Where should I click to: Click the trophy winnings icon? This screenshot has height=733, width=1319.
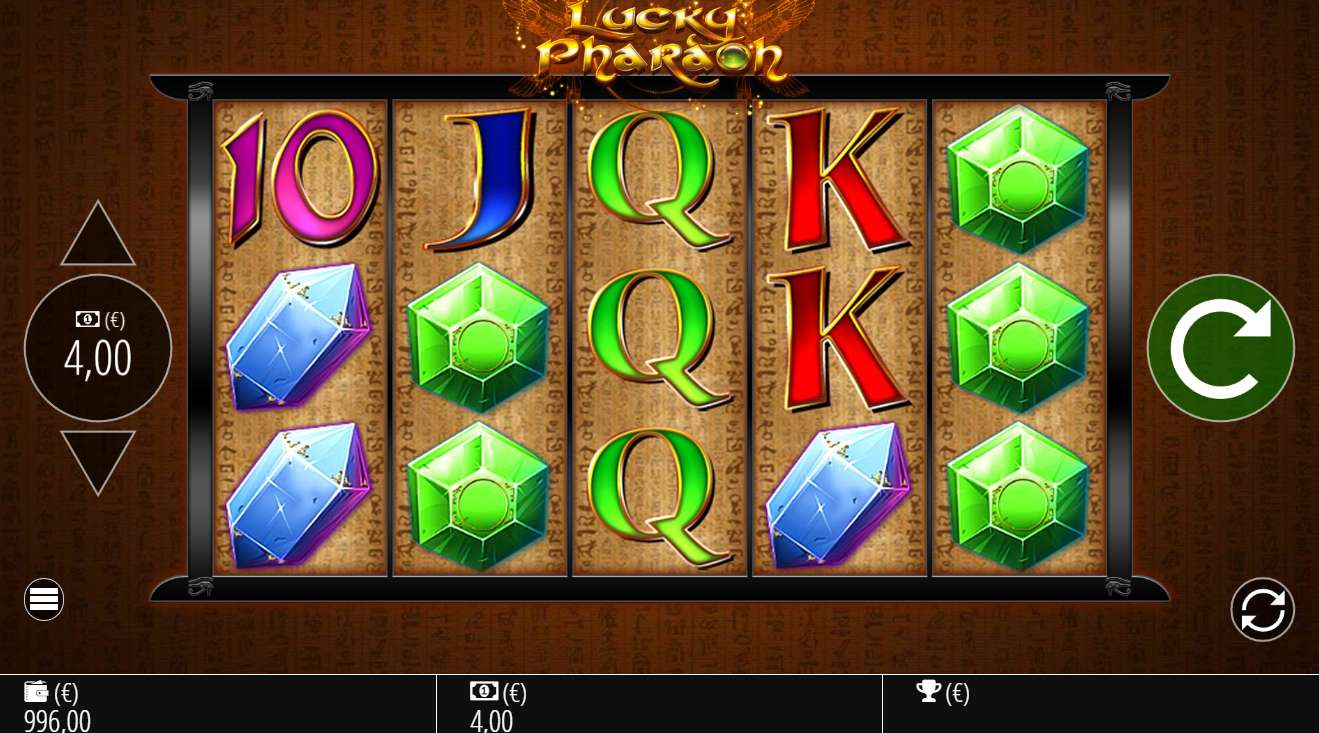931,691
